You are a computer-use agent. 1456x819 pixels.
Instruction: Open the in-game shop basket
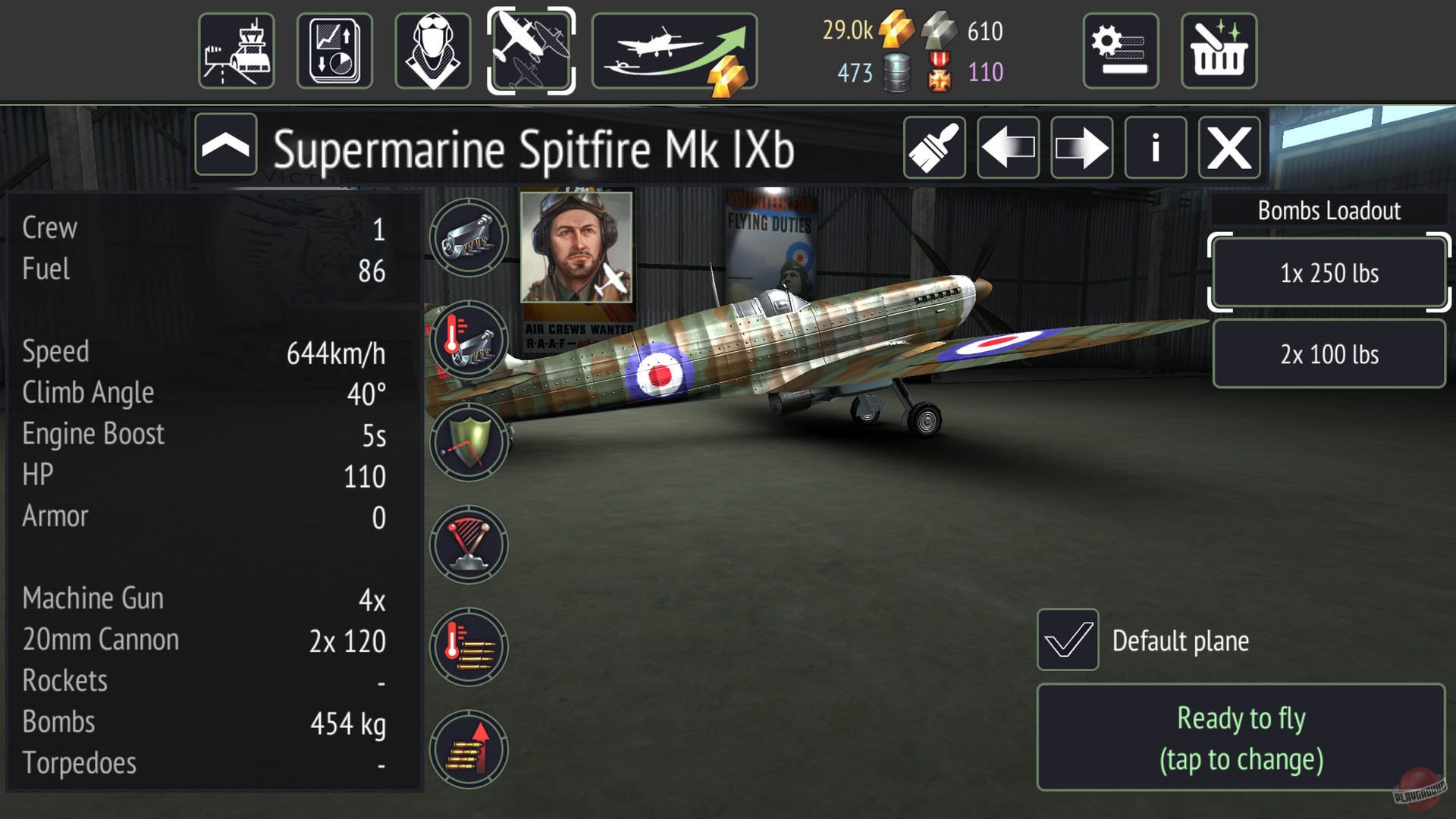[x=1217, y=49]
